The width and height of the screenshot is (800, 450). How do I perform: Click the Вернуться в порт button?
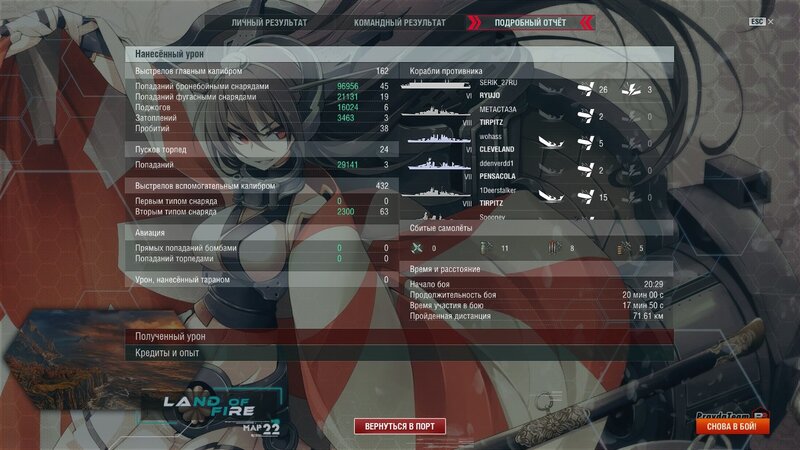point(400,426)
